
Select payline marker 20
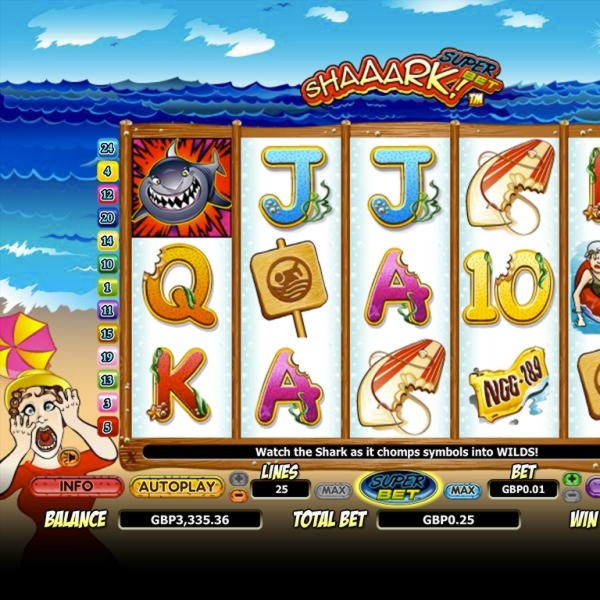[107, 217]
